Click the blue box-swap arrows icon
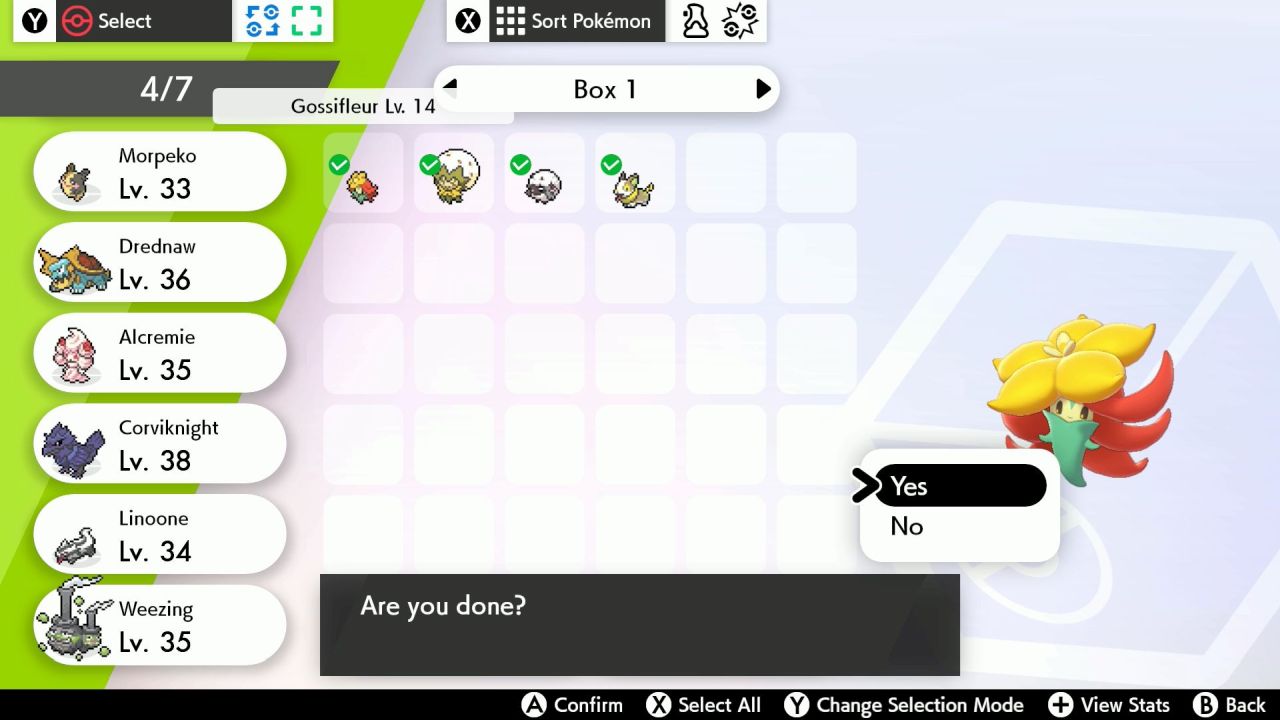1280x720 pixels. coord(262,19)
